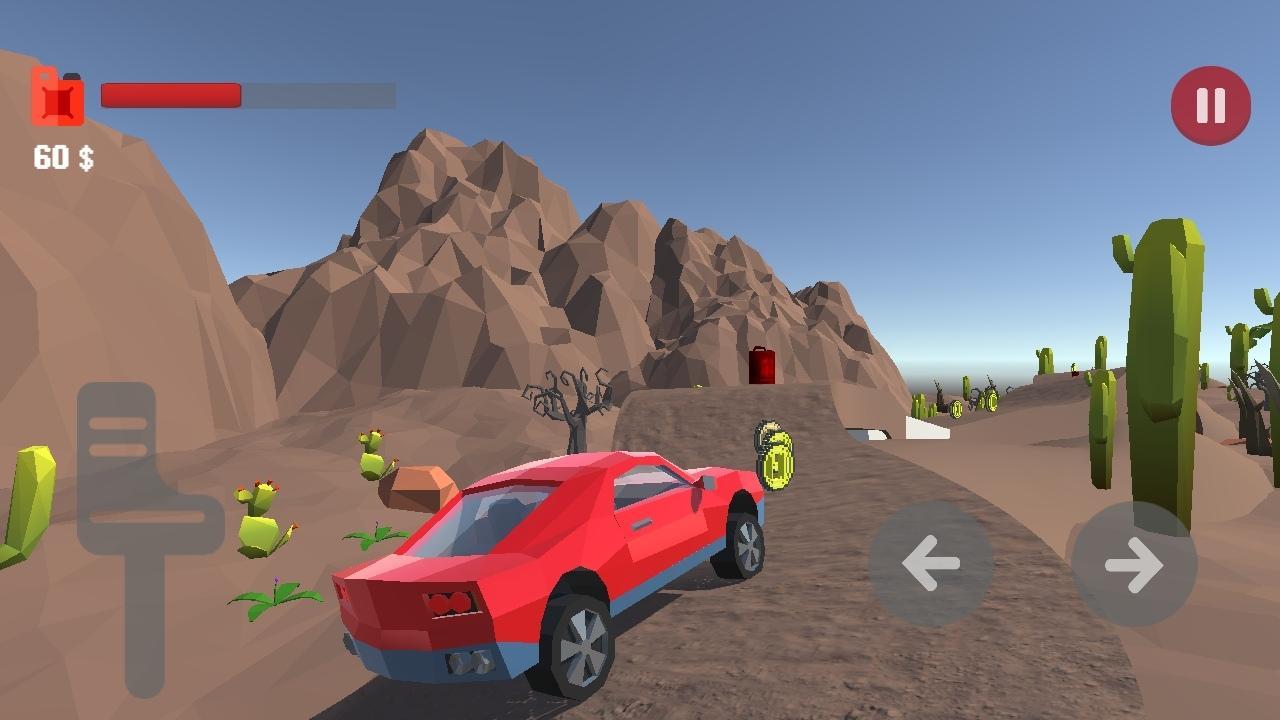Click the fuel canister pickup on the hill
The height and width of the screenshot is (720, 1280).
[x=760, y=365]
